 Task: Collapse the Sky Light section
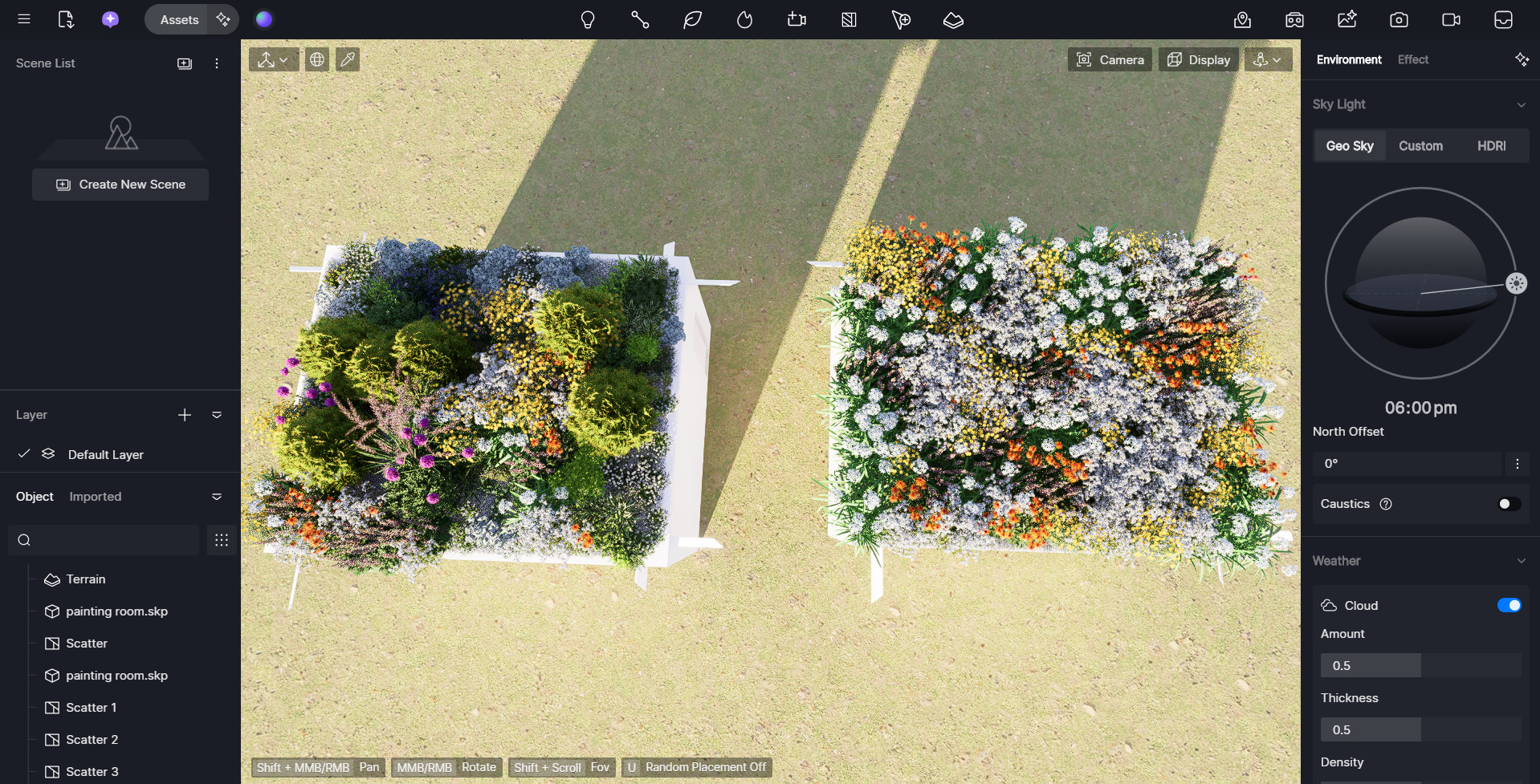(x=1521, y=105)
